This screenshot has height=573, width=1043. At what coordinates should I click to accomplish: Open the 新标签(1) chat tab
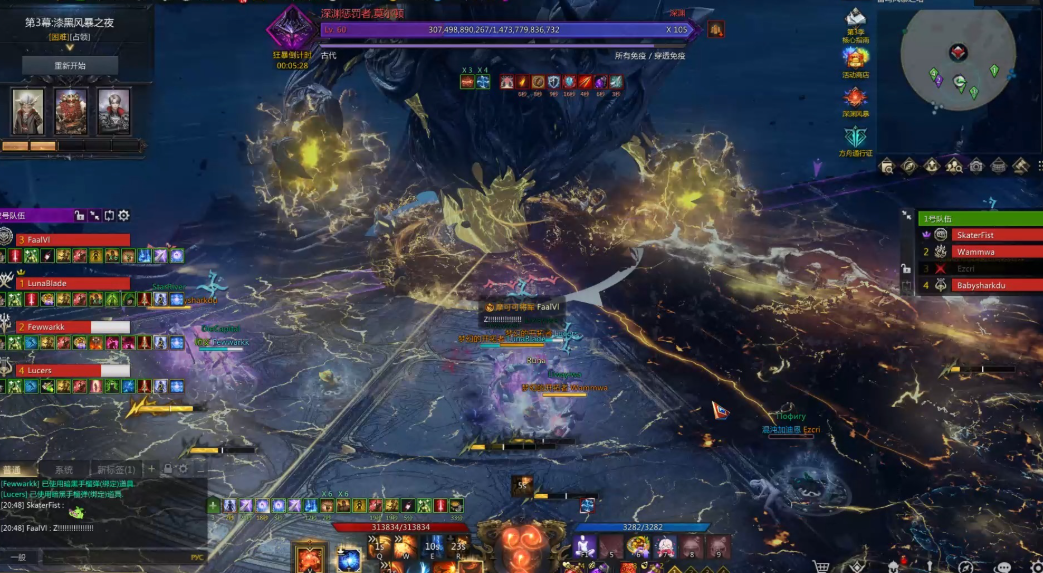[x=115, y=469]
